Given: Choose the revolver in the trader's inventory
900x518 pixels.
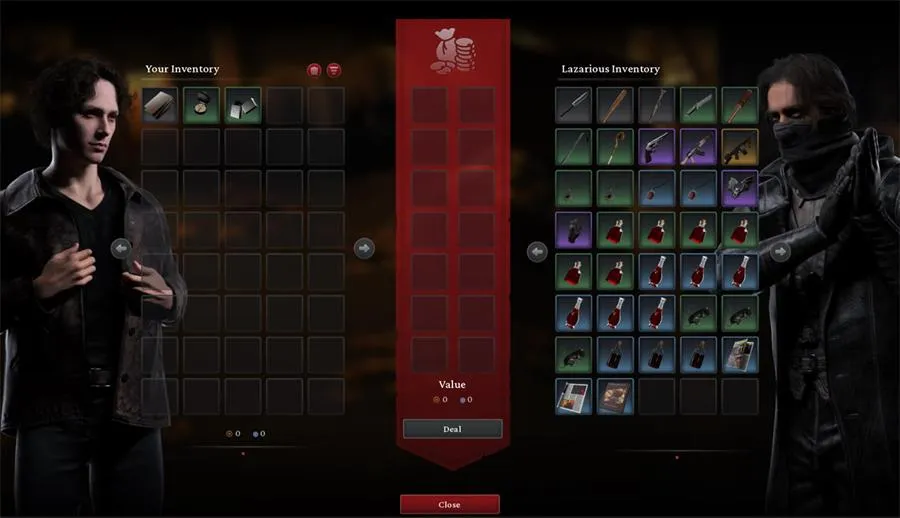Looking at the screenshot, I should tap(656, 146).
